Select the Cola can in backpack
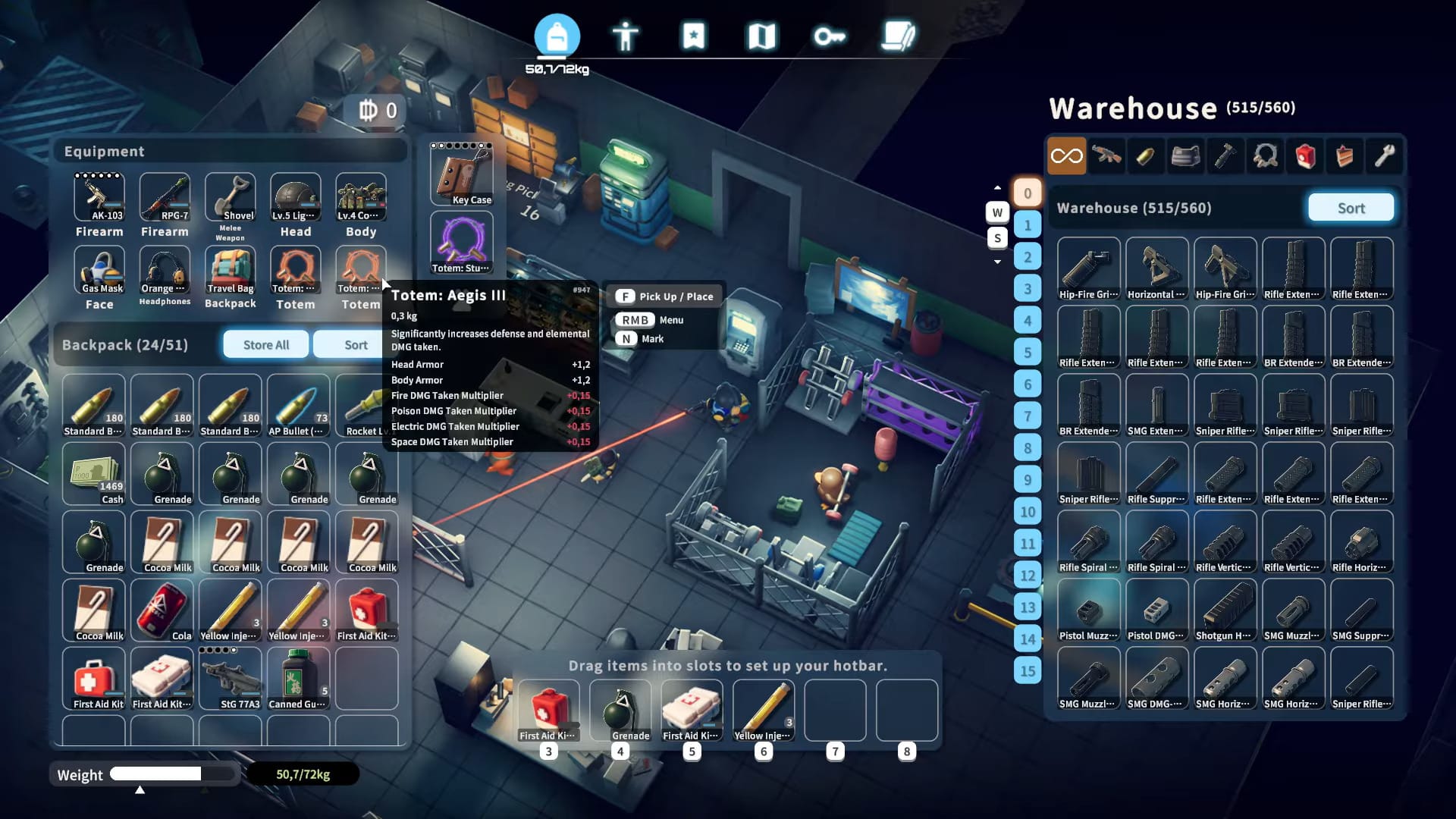 tap(162, 610)
